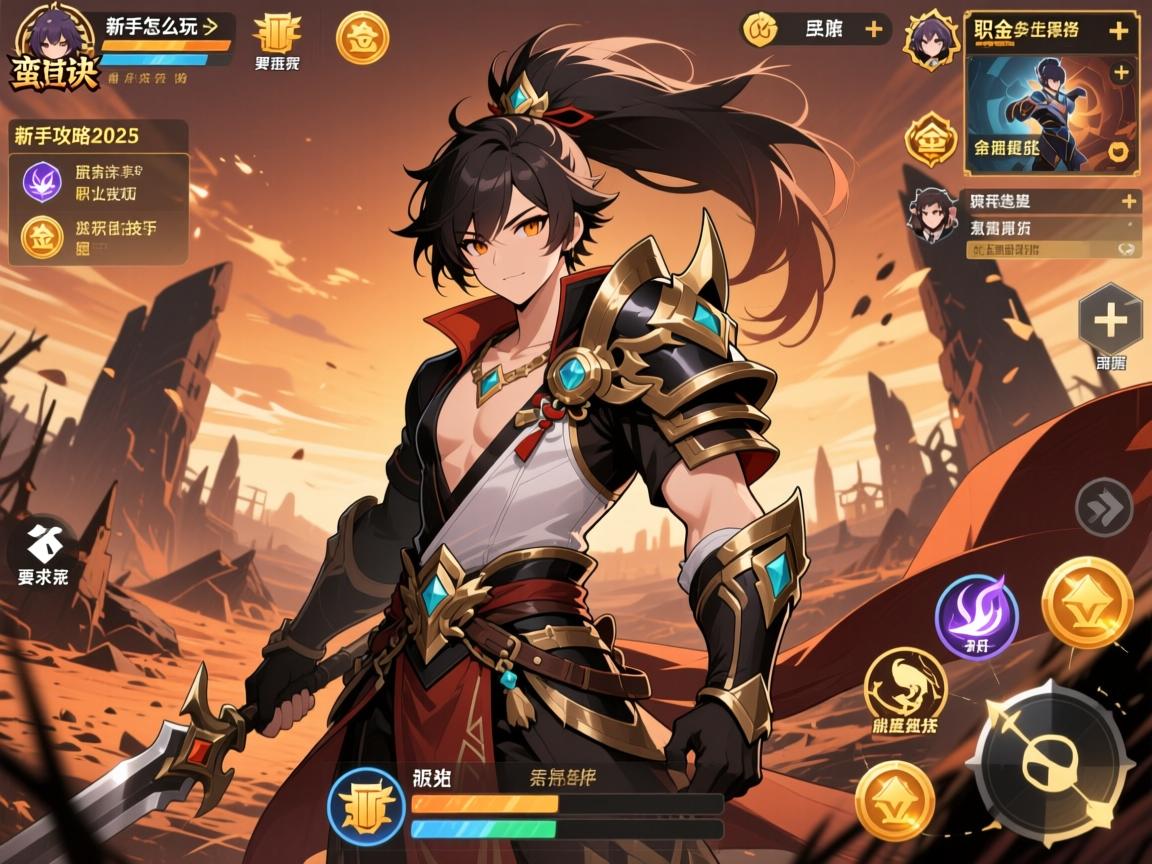Open the character card thumbnail in the right panel
The image size is (1152, 864).
(x=1050, y=112)
